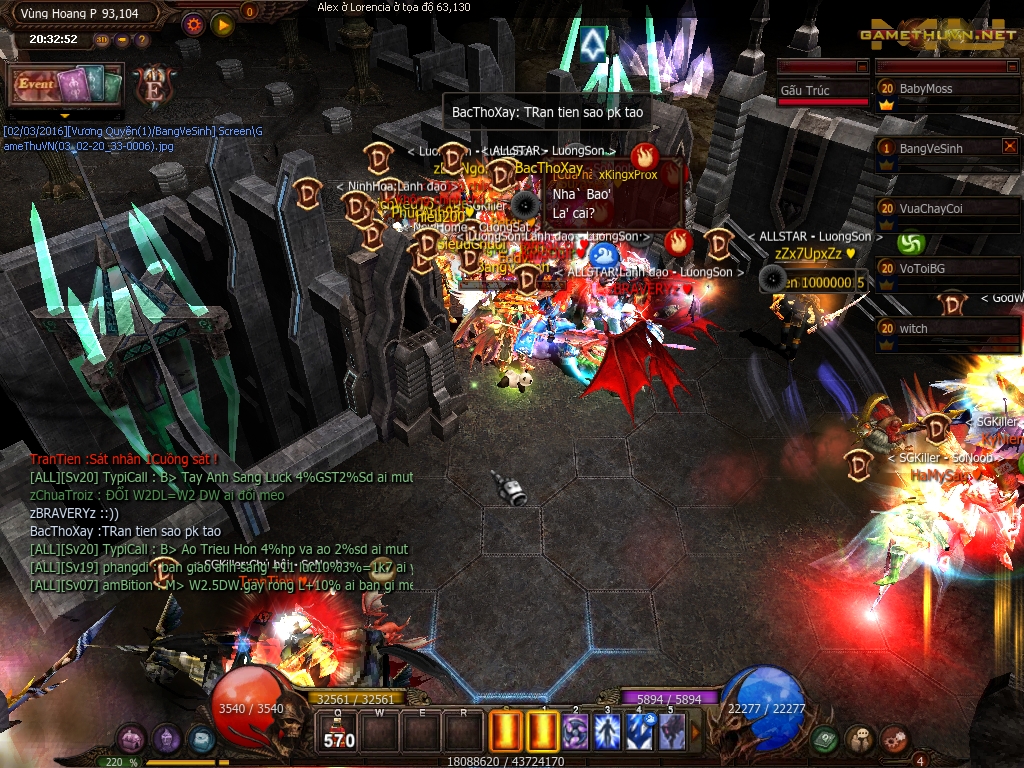This screenshot has height=768, width=1024.
Task: Open the green book icon menu
Action: [x=825, y=739]
